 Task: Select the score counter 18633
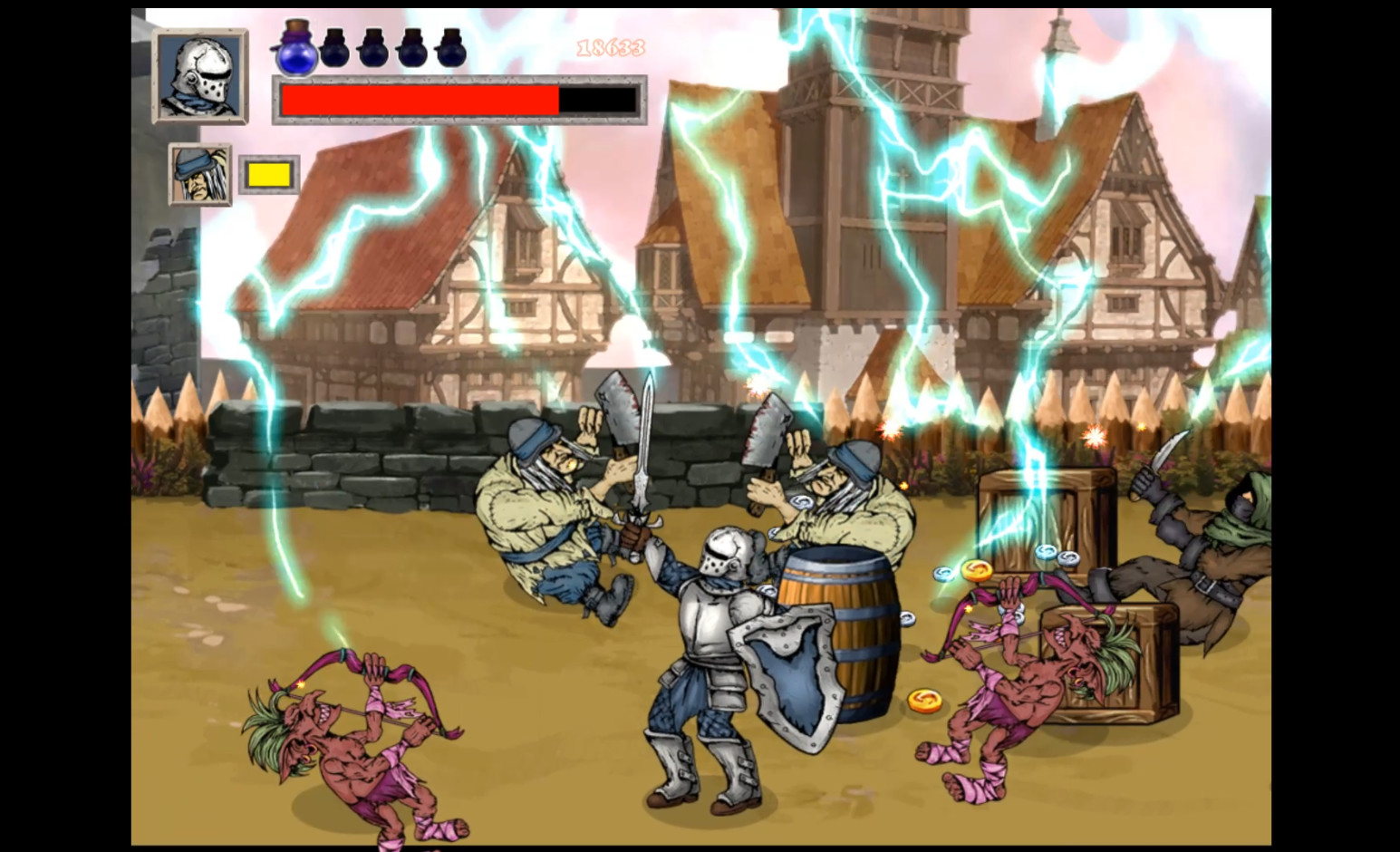(609, 46)
